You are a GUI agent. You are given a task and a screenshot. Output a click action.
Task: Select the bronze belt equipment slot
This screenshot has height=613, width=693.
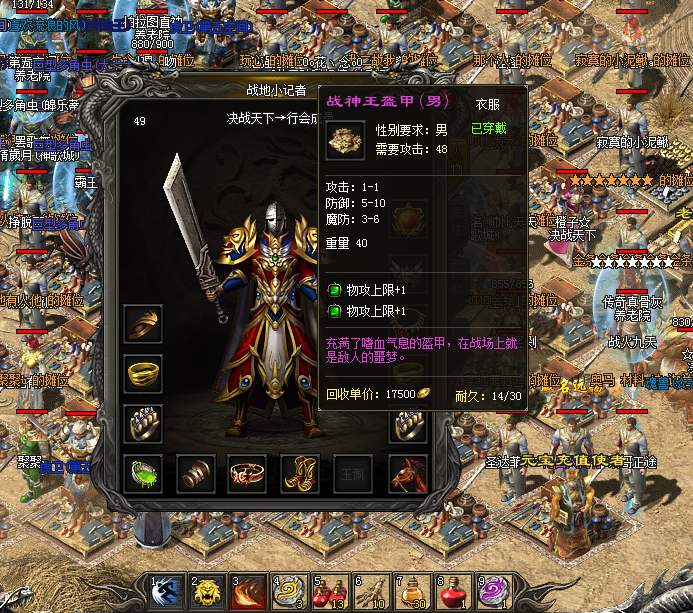[x=196, y=472]
